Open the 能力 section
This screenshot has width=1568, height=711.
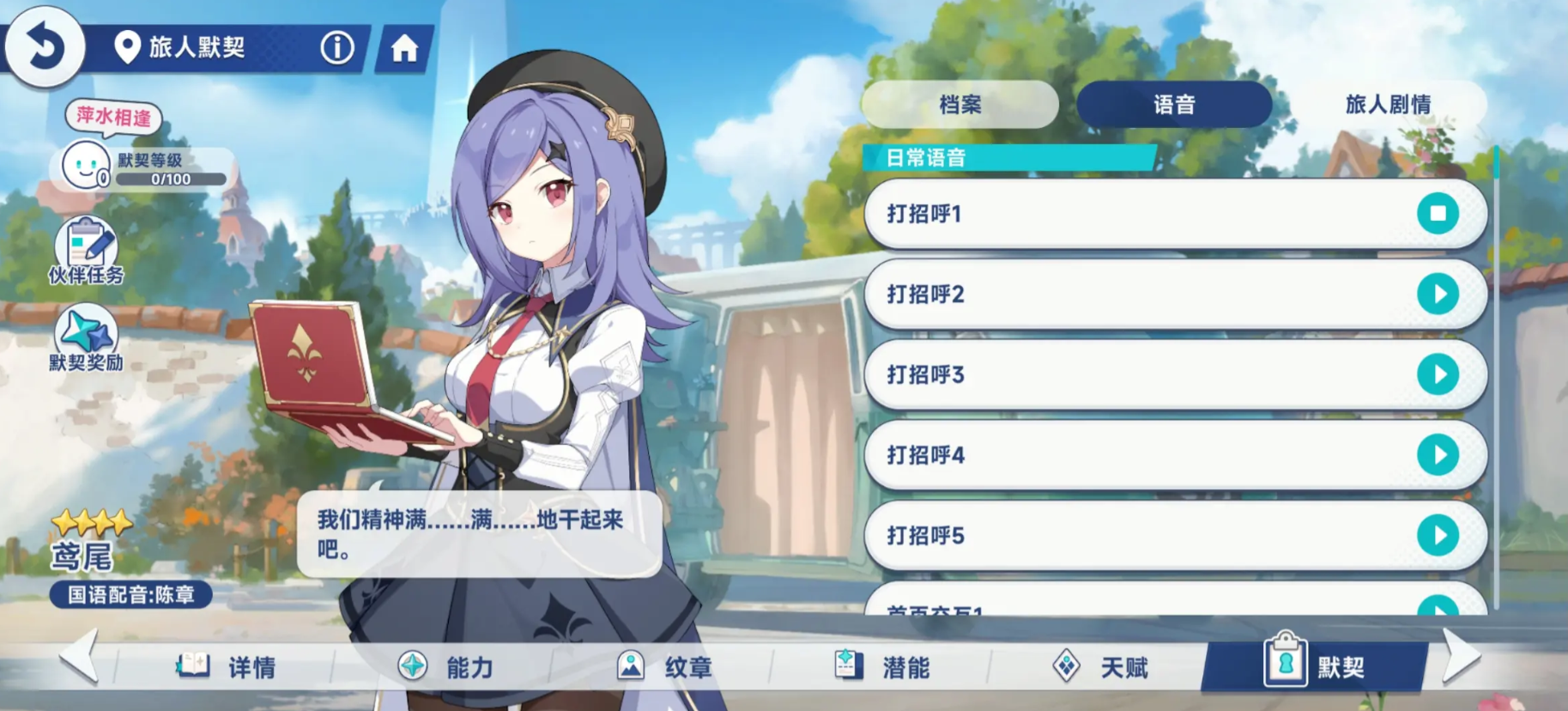pos(445,666)
